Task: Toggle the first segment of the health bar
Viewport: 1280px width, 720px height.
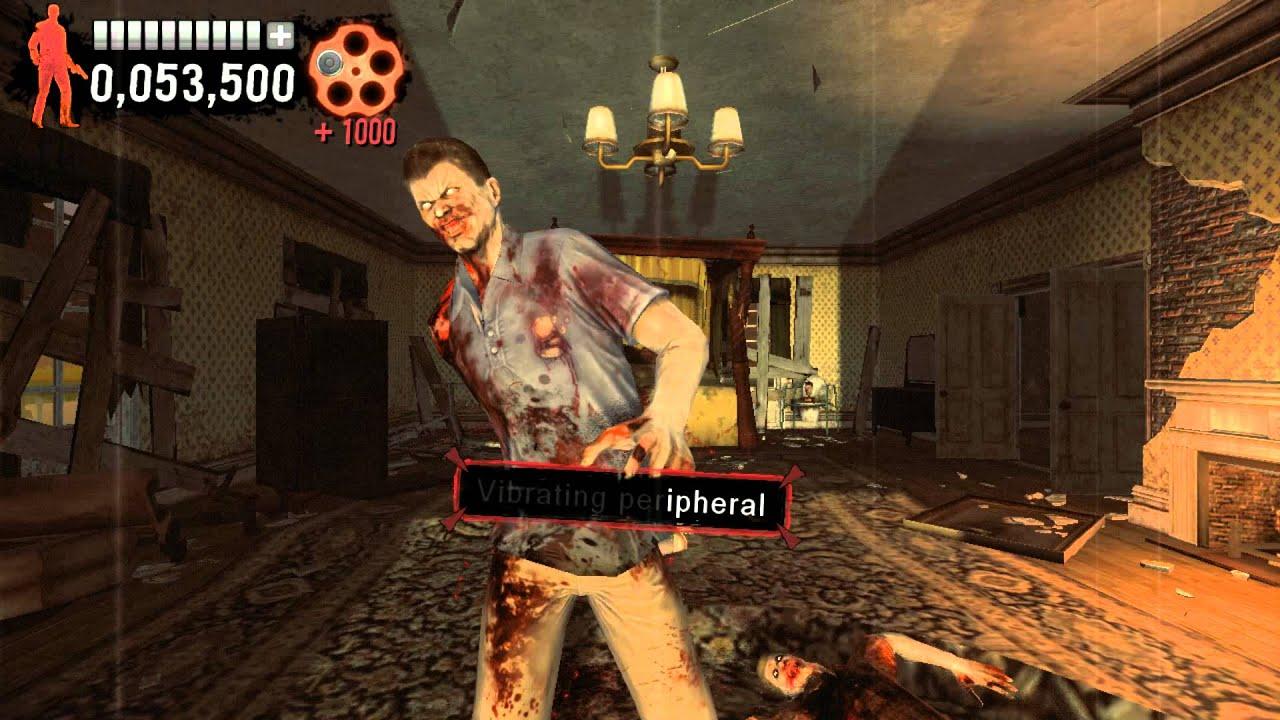Action: point(100,37)
